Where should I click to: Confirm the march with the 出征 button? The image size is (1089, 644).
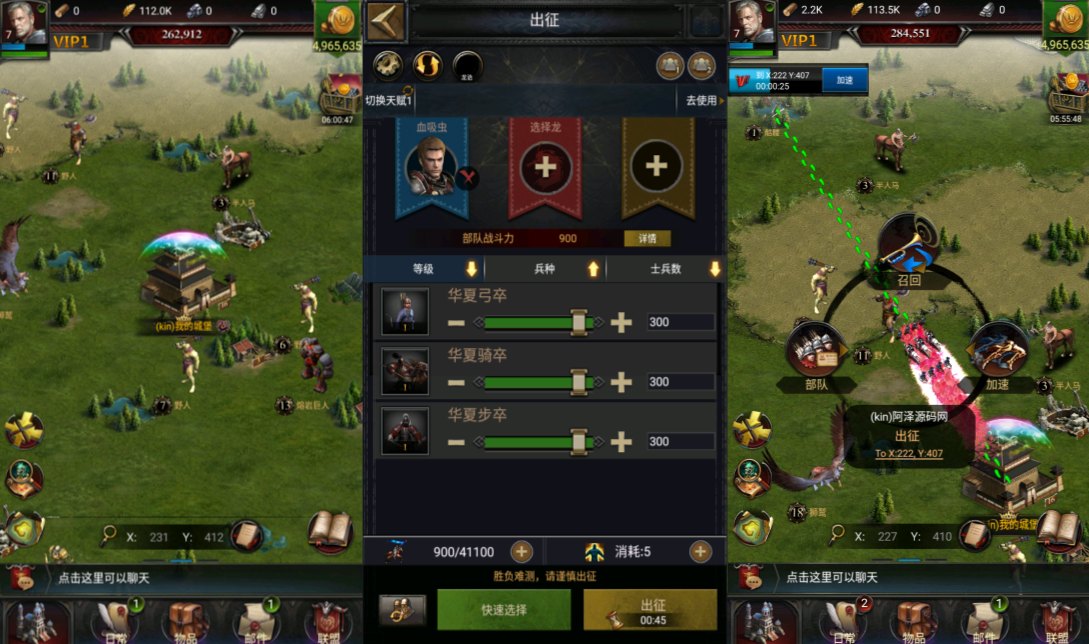pyautogui.click(x=649, y=609)
